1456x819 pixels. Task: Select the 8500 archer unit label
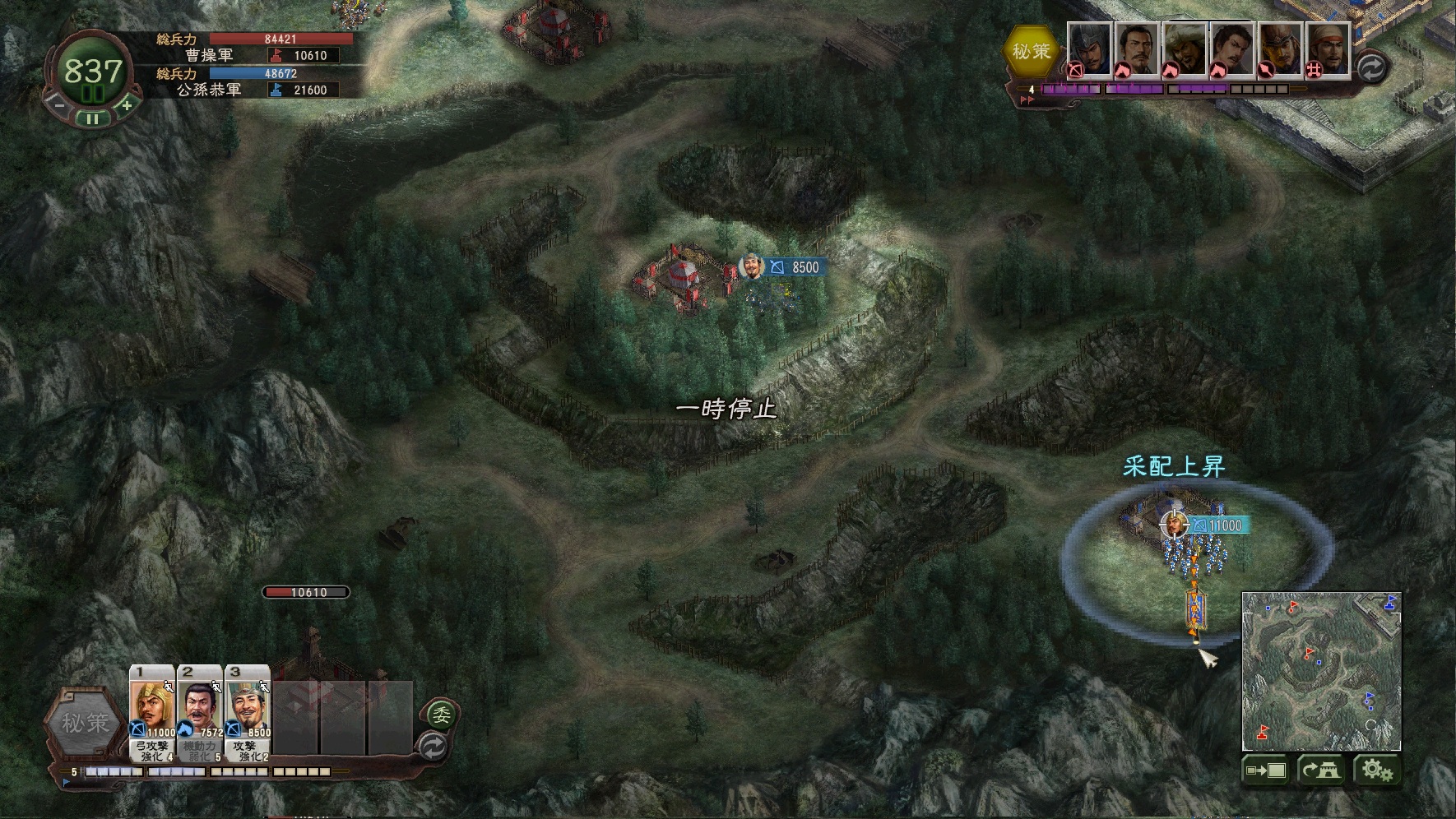coord(796,267)
